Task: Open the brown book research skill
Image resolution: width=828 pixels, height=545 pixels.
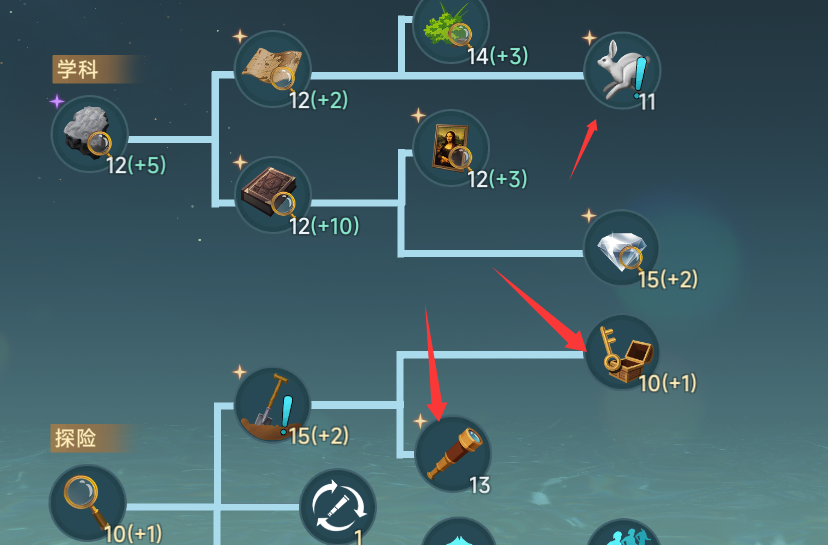Action: coord(272,194)
